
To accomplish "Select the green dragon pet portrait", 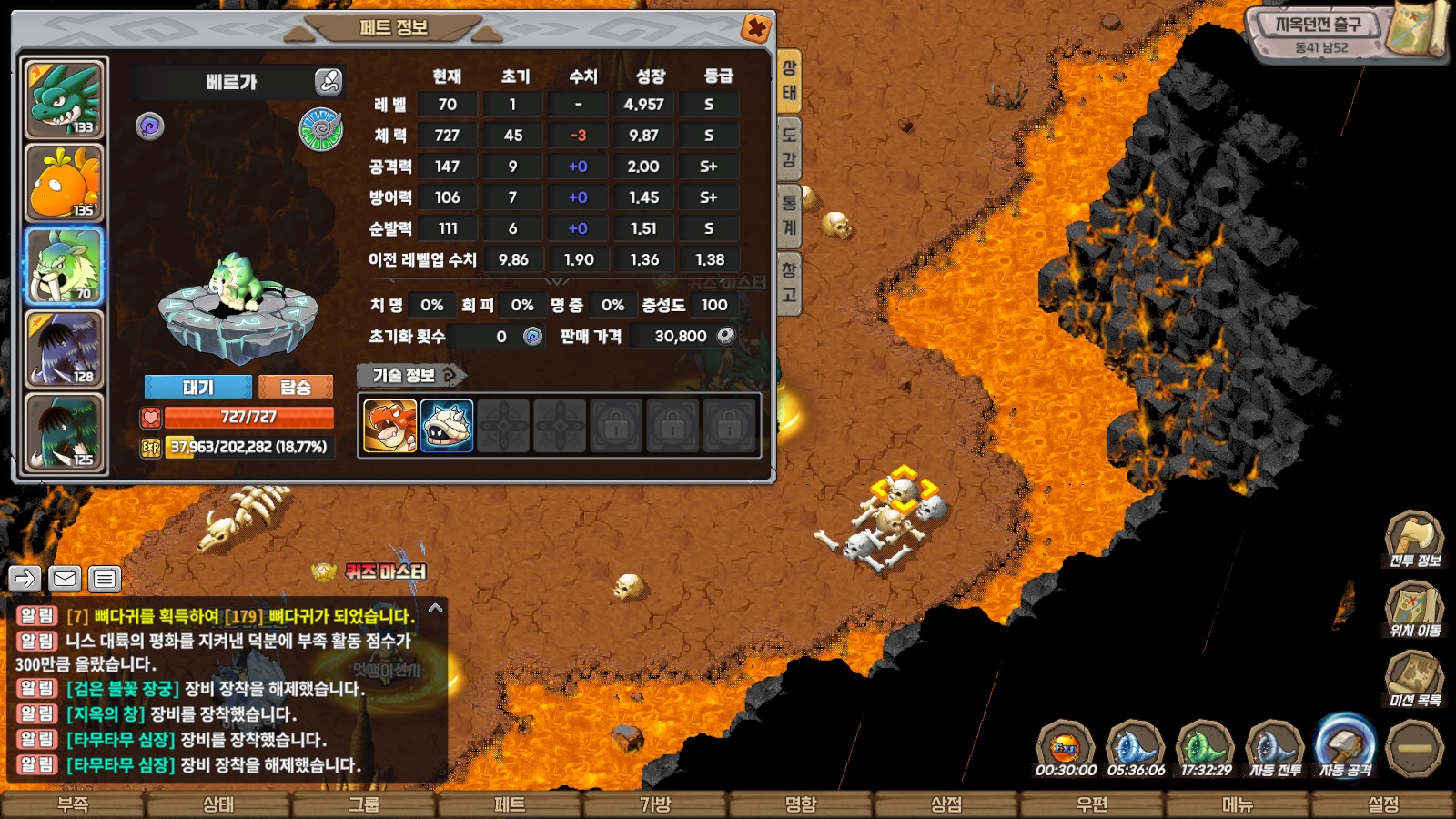I will pyautogui.click(x=65, y=98).
